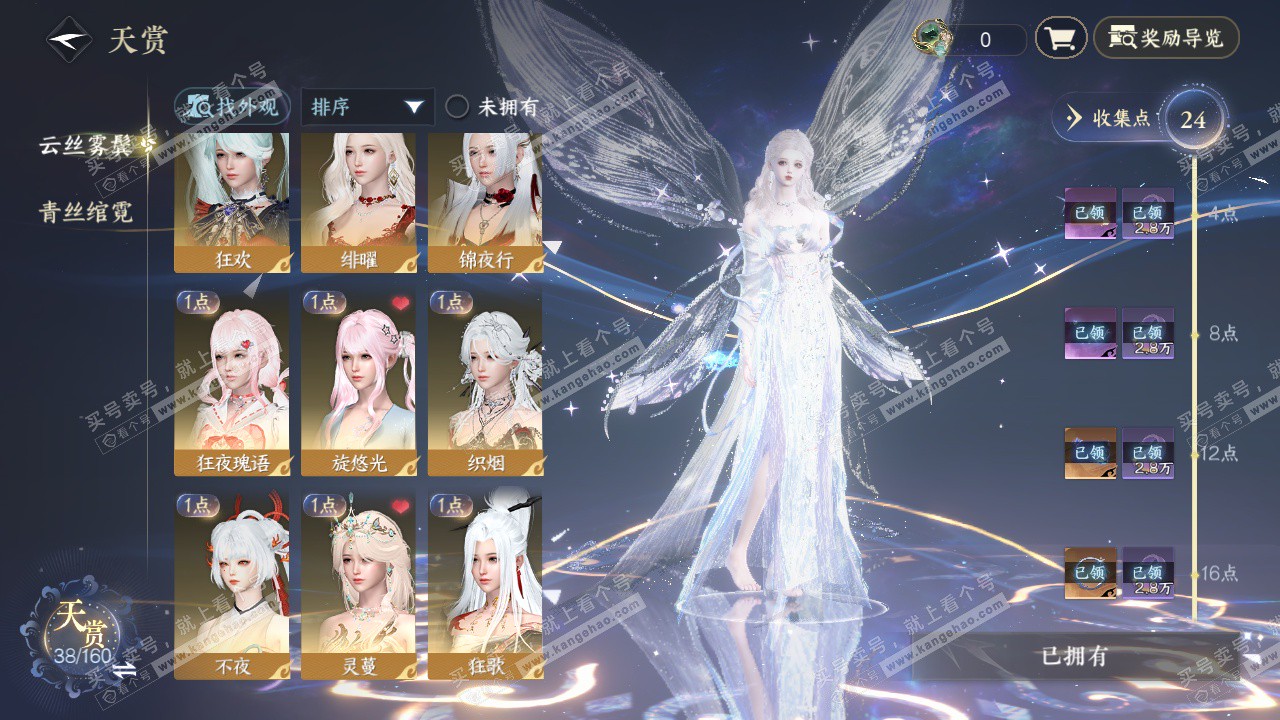1280x720 pixels.
Task: Select the 狂欢 hairstyle card
Action: 232,202
